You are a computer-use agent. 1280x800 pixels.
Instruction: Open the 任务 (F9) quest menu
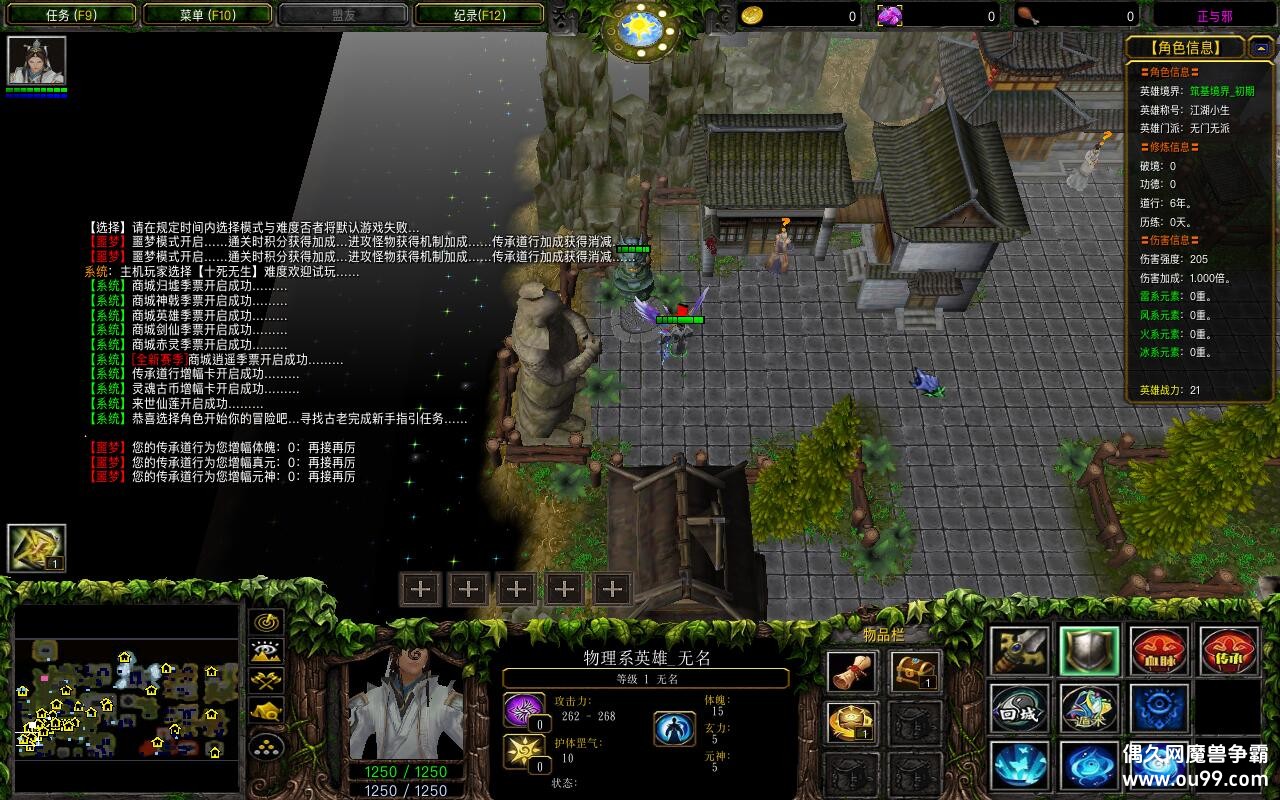coord(71,15)
